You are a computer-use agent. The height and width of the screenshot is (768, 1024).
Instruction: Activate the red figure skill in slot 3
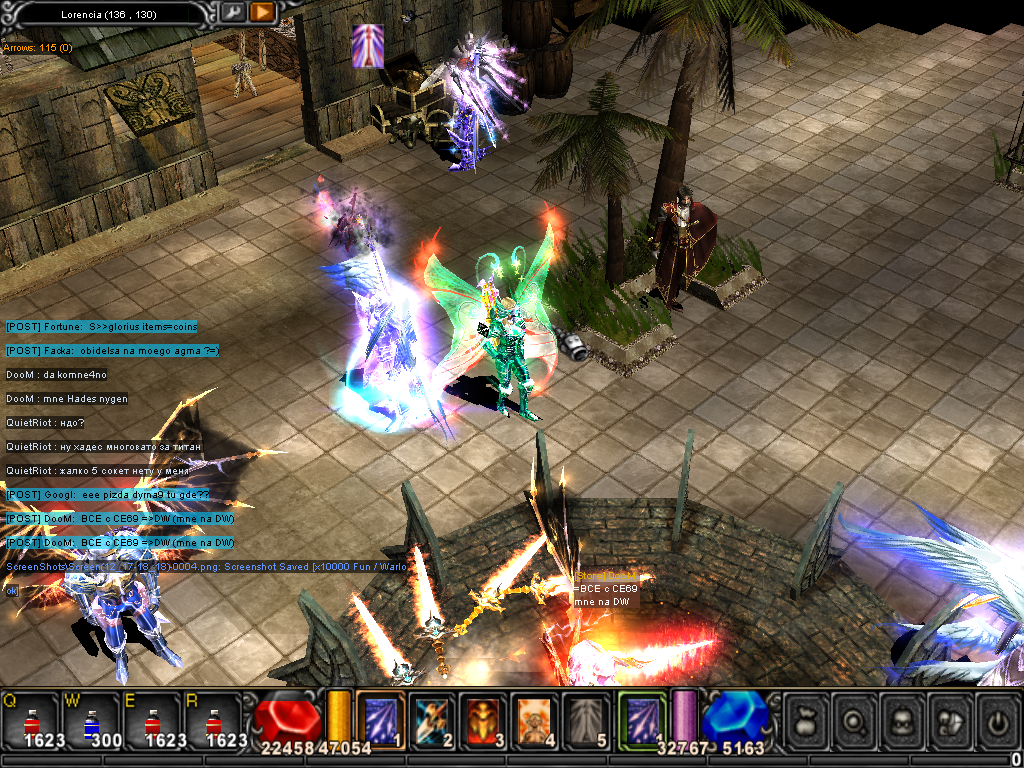[484, 717]
